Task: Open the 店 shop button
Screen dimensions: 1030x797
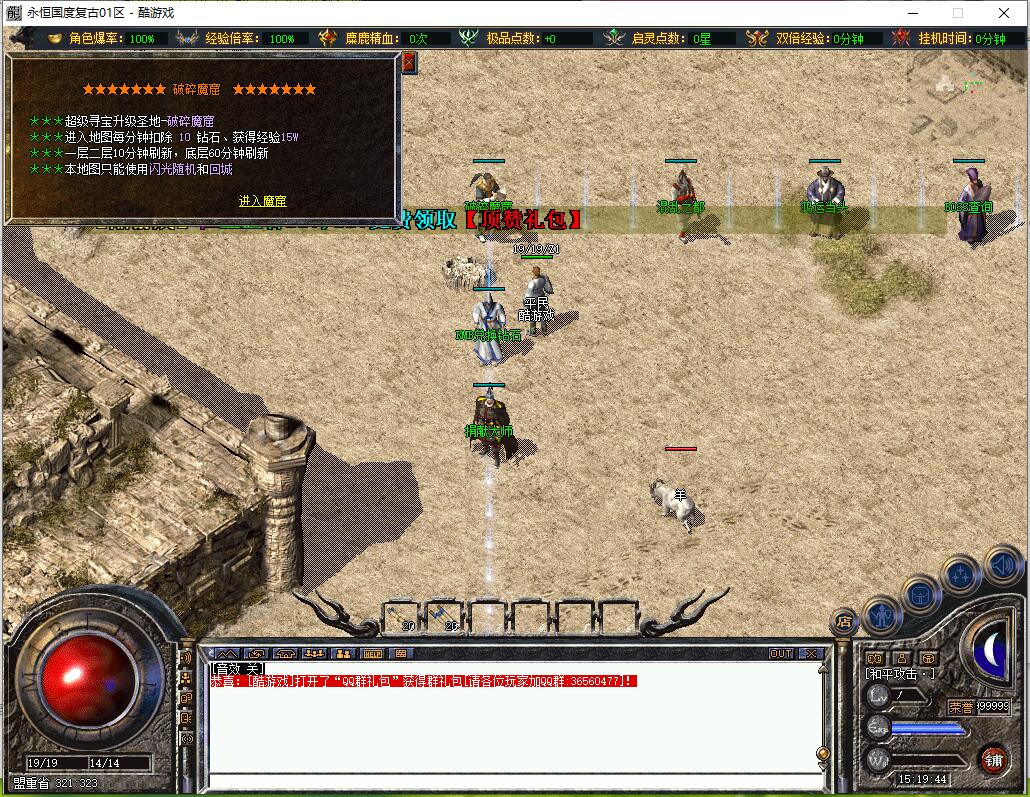Action: pos(844,621)
